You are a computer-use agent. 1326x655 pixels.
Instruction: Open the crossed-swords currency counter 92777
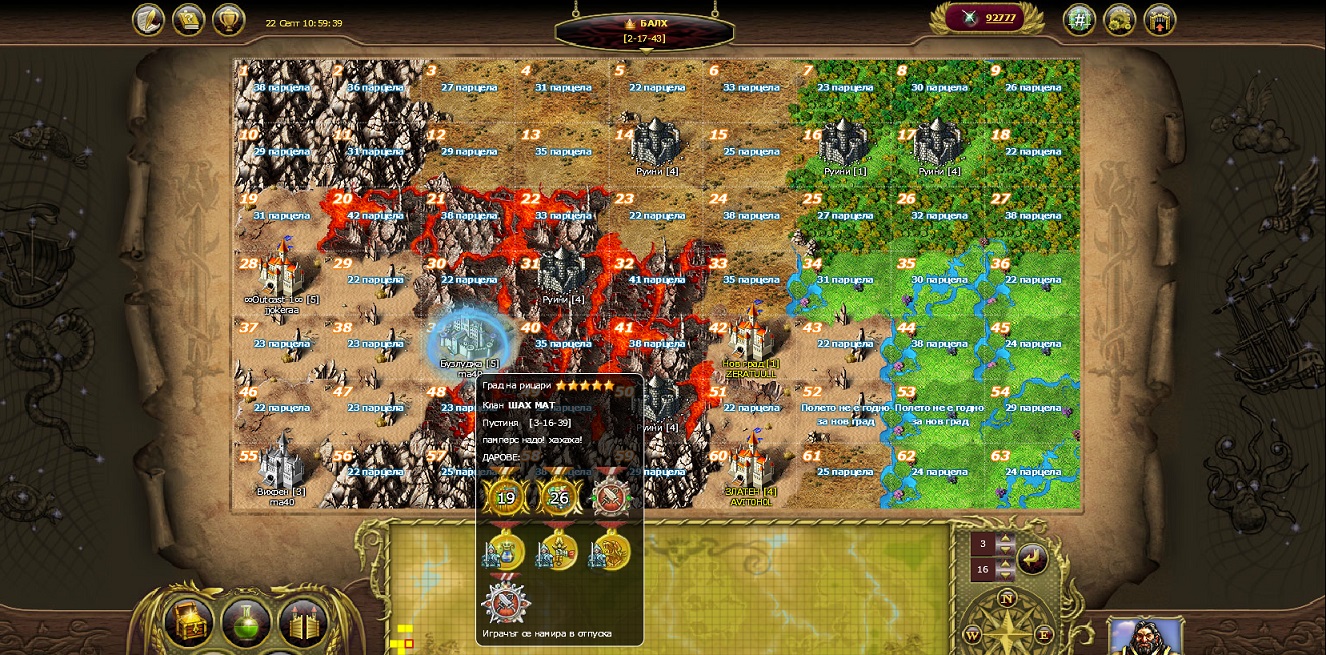(x=988, y=18)
